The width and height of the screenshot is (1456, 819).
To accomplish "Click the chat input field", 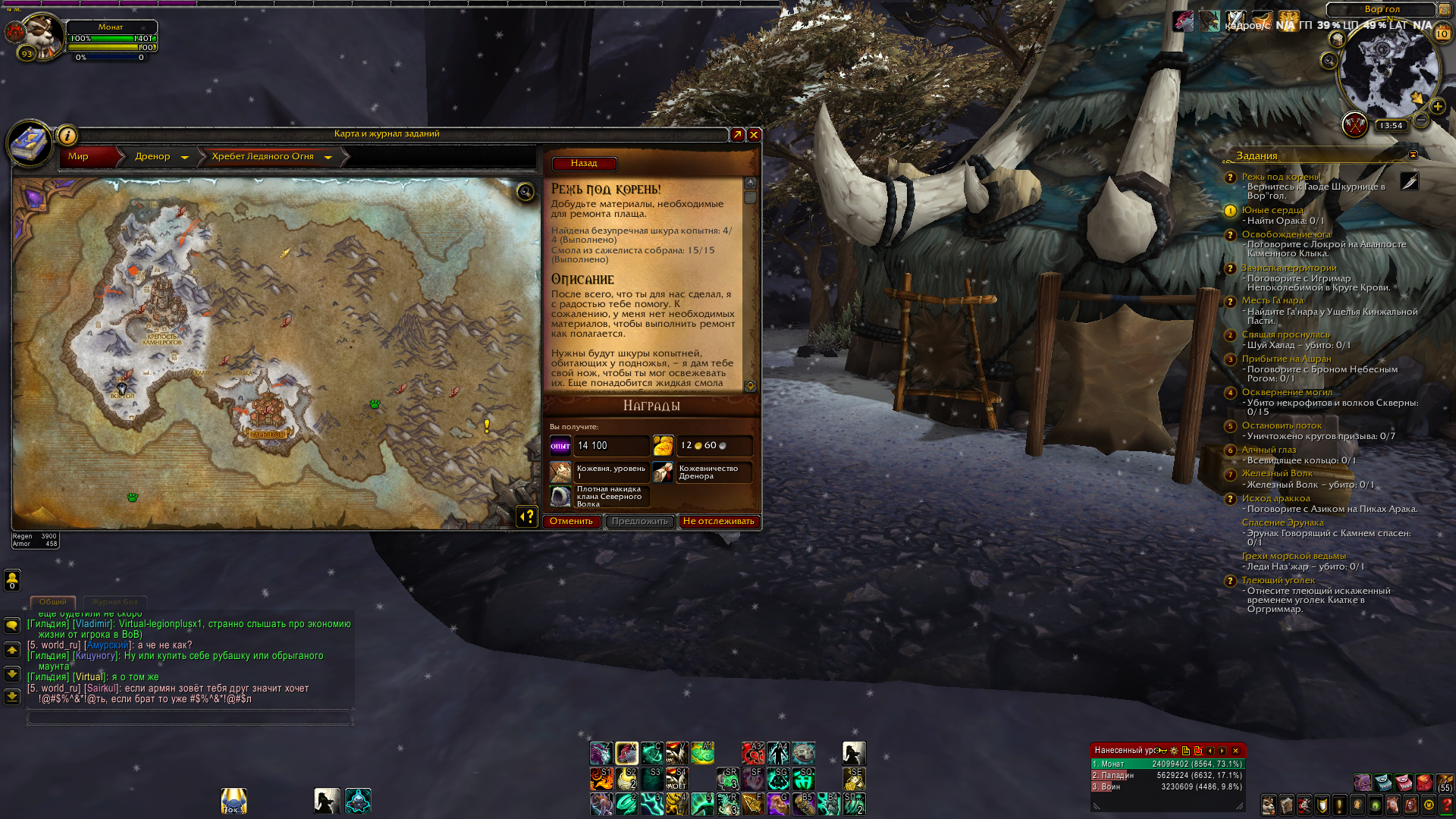I will click(190, 717).
